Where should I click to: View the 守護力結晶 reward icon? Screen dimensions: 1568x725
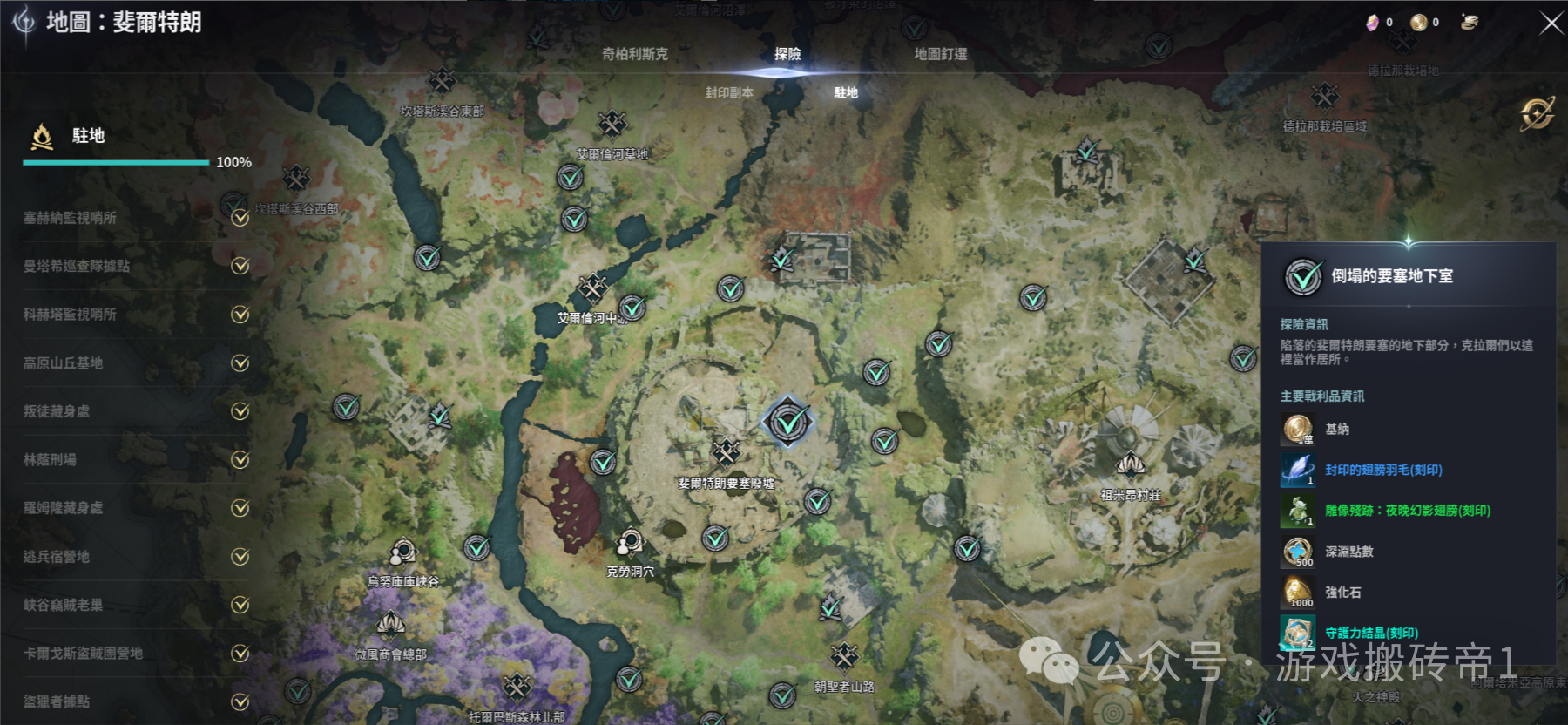(1297, 633)
